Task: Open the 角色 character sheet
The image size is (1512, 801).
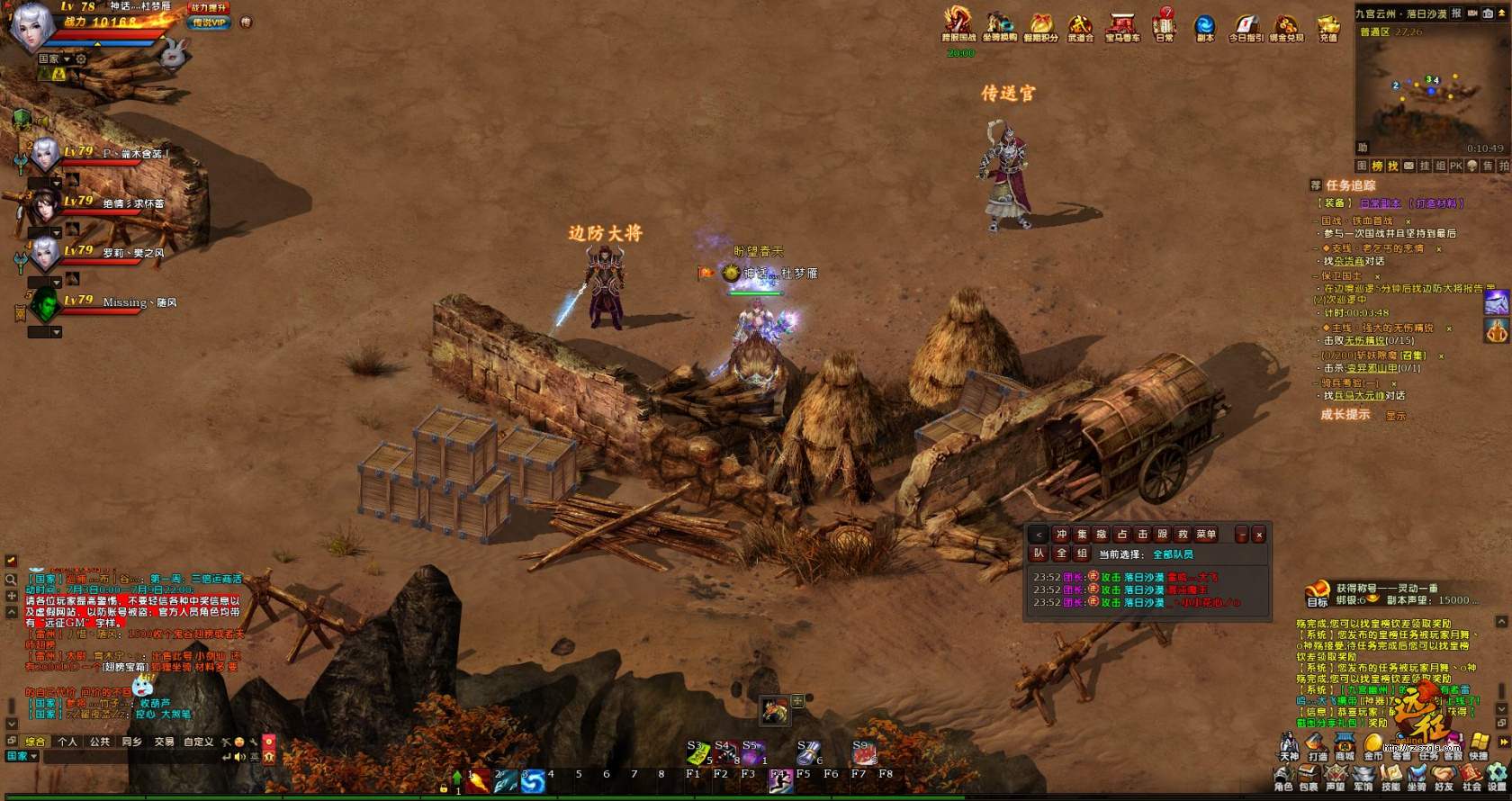Action: point(1283,776)
